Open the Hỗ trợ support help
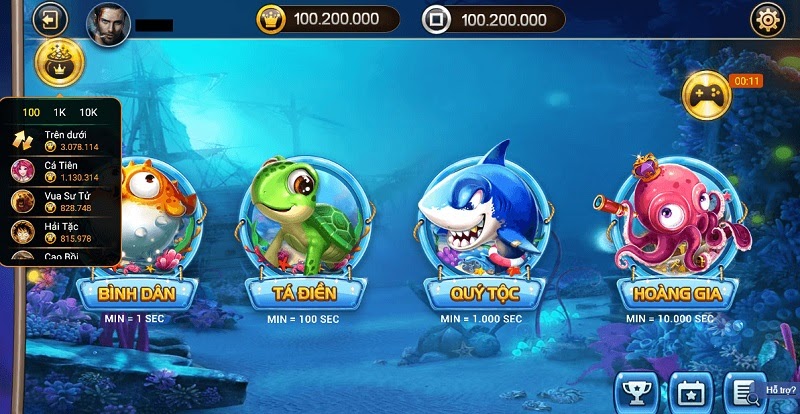The height and width of the screenshot is (414, 800). tap(781, 390)
